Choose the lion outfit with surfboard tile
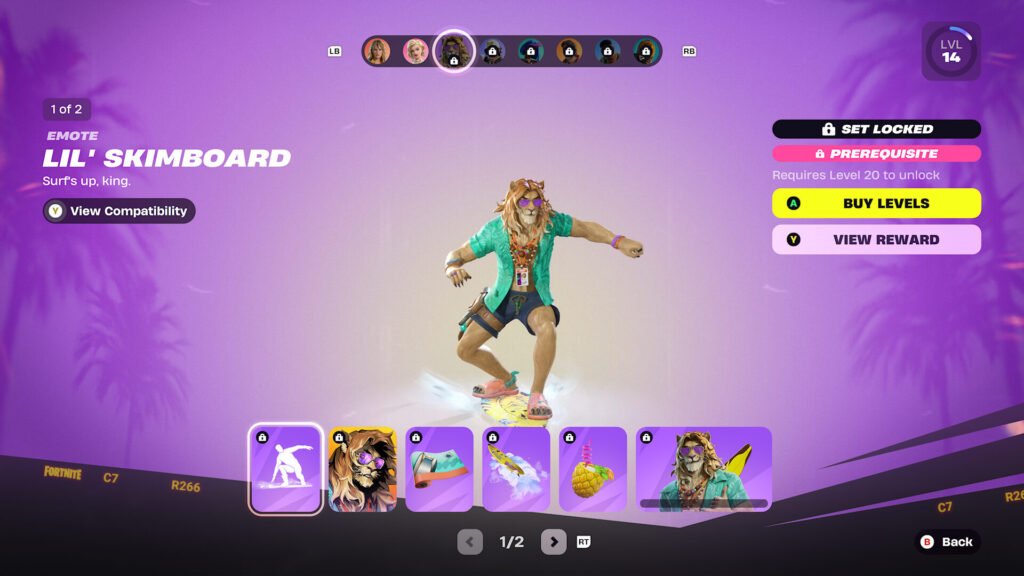1024x576 pixels. coord(704,469)
